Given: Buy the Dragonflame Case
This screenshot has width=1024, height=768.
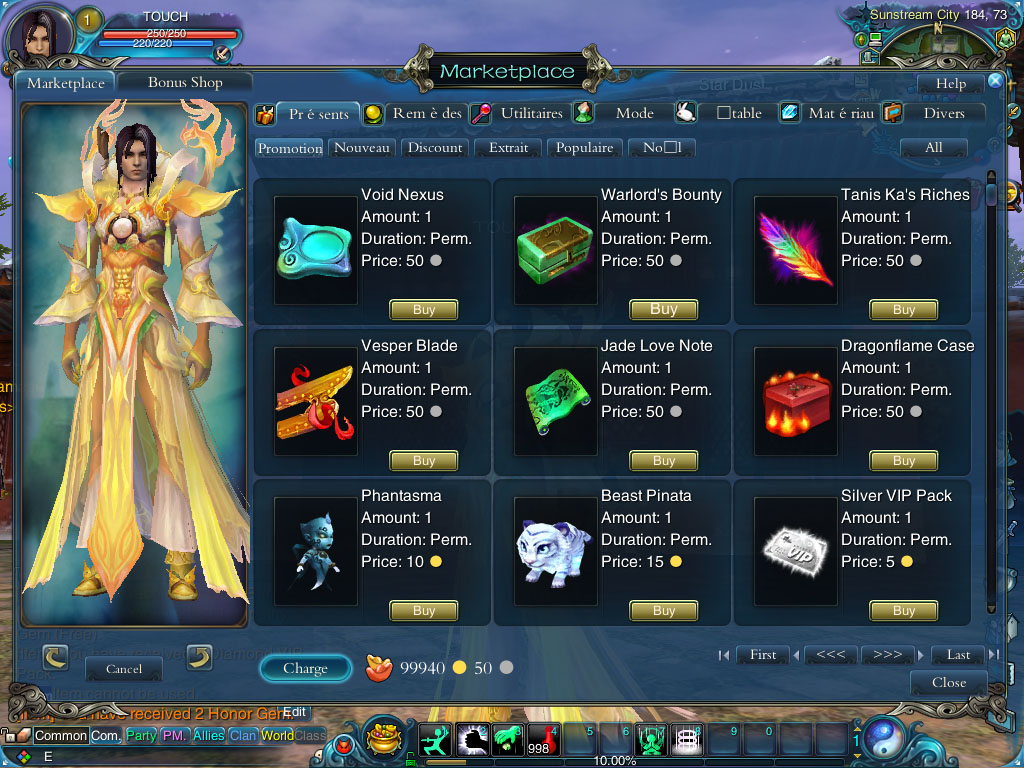Looking at the screenshot, I should (x=904, y=461).
